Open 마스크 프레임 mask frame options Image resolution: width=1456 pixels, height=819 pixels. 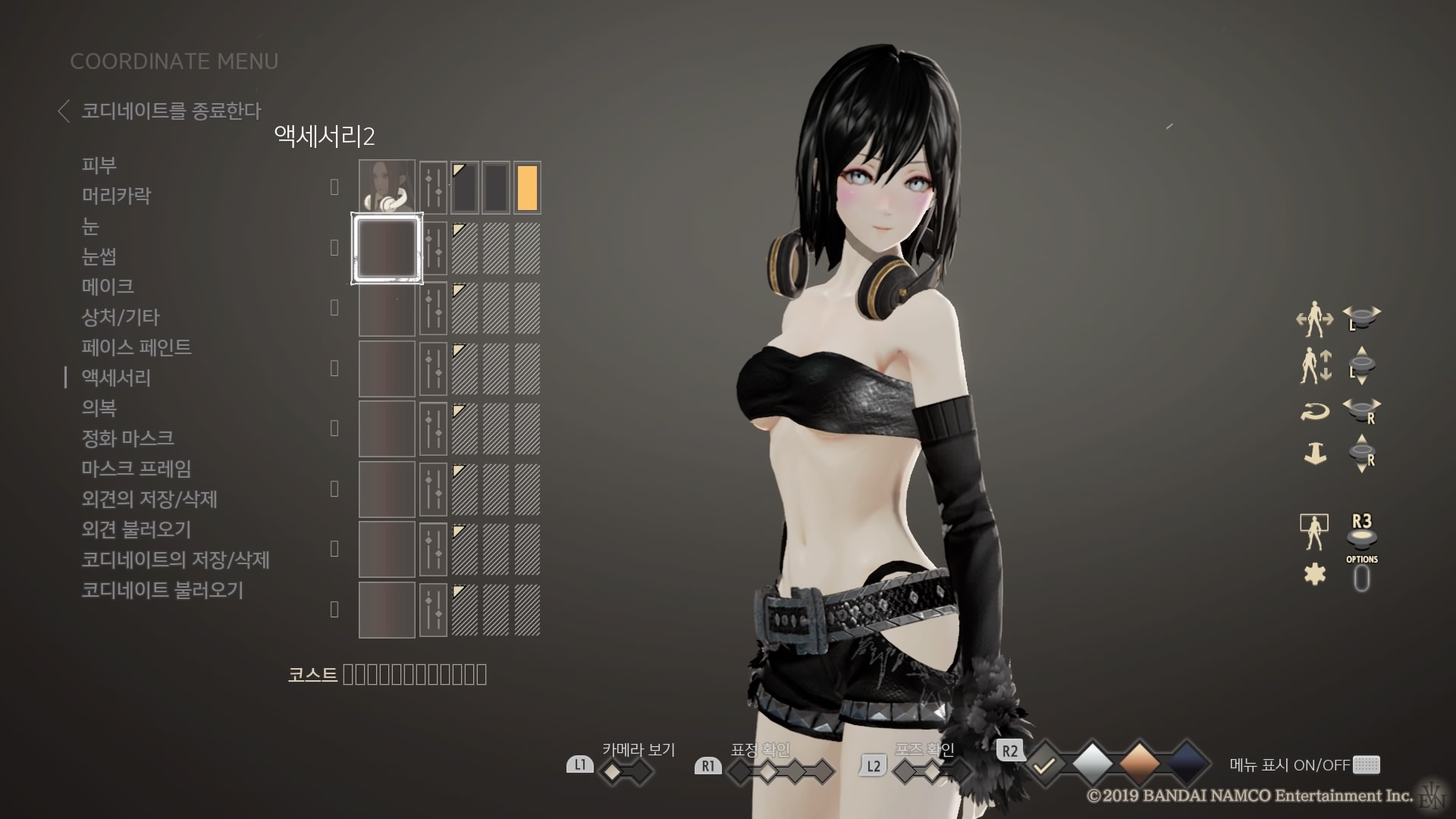click(136, 469)
